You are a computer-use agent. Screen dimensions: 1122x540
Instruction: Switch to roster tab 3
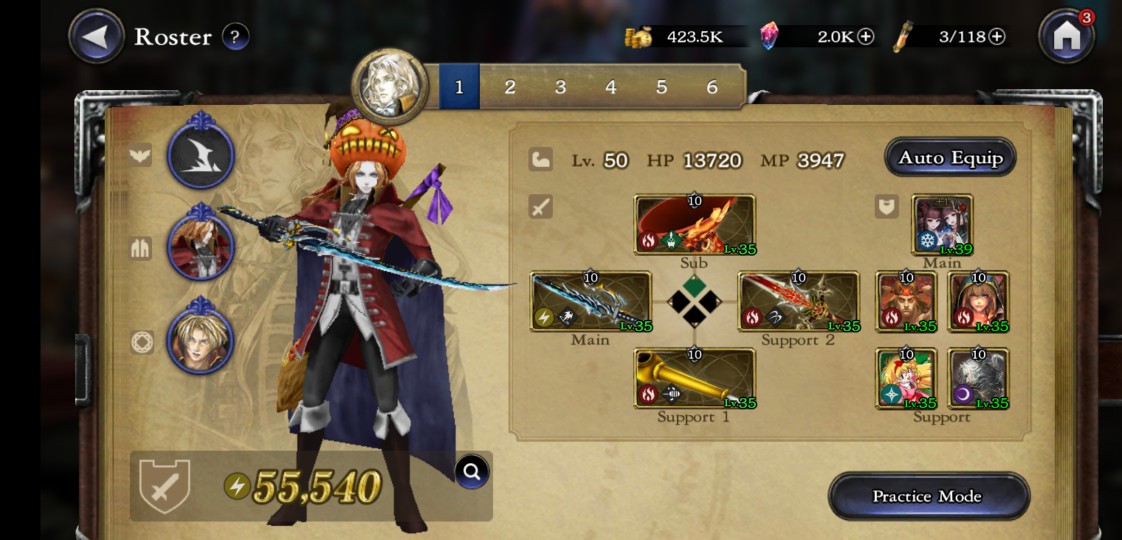point(560,87)
